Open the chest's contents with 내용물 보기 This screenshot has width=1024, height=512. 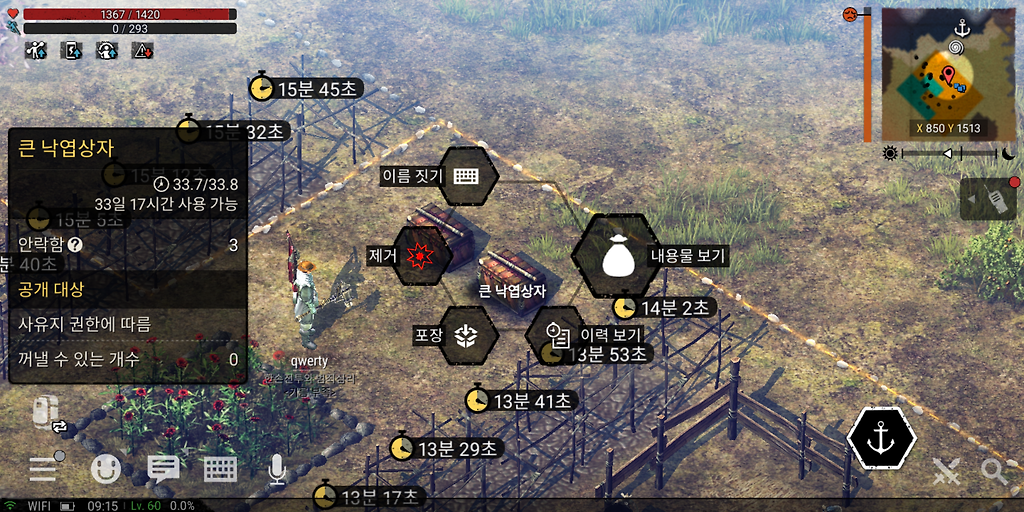point(616,256)
